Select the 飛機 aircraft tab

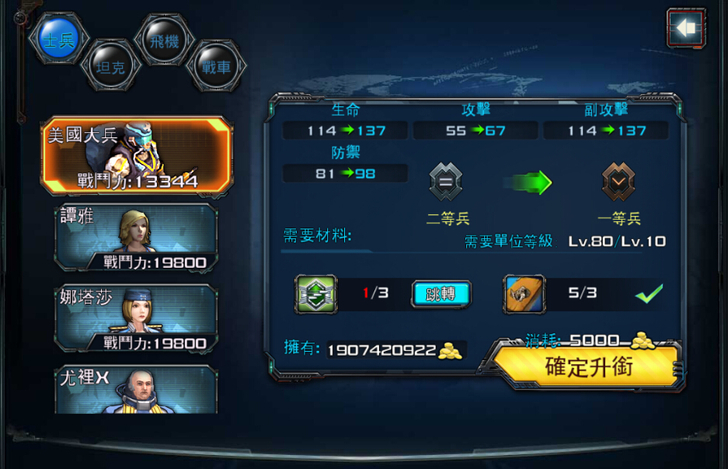point(161,38)
